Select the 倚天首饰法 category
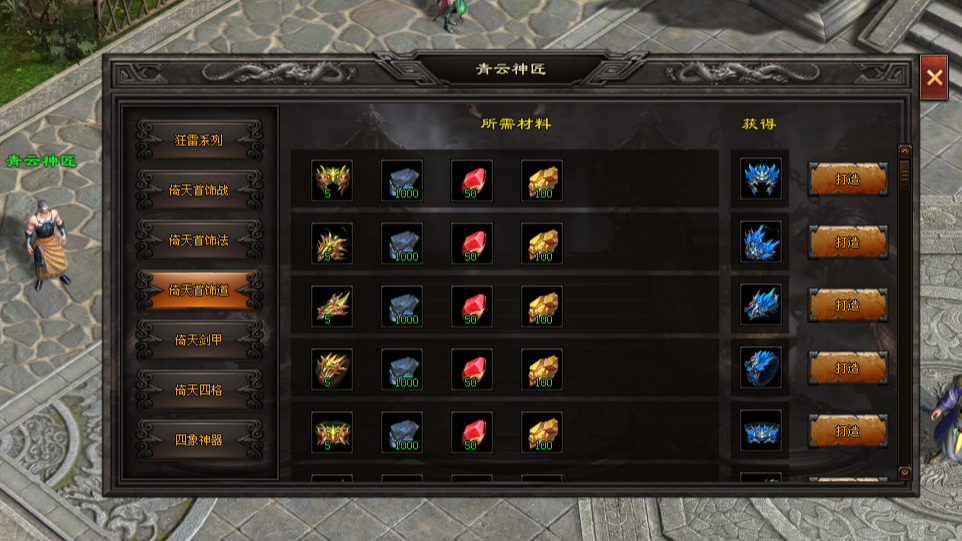The height and width of the screenshot is (541, 962). (x=199, y=240)
